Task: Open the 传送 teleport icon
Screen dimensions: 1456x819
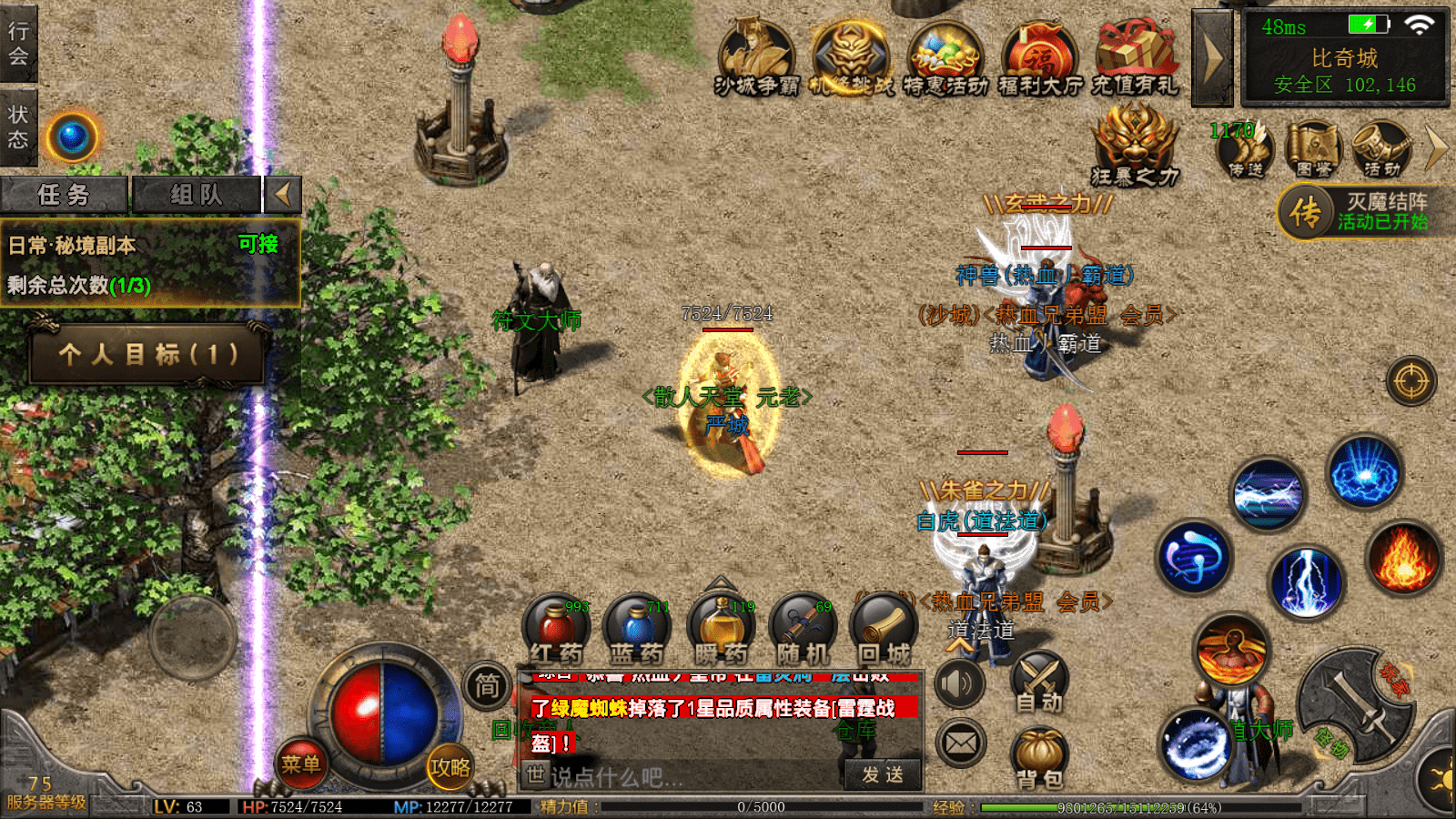Action: coord(1245,149)
